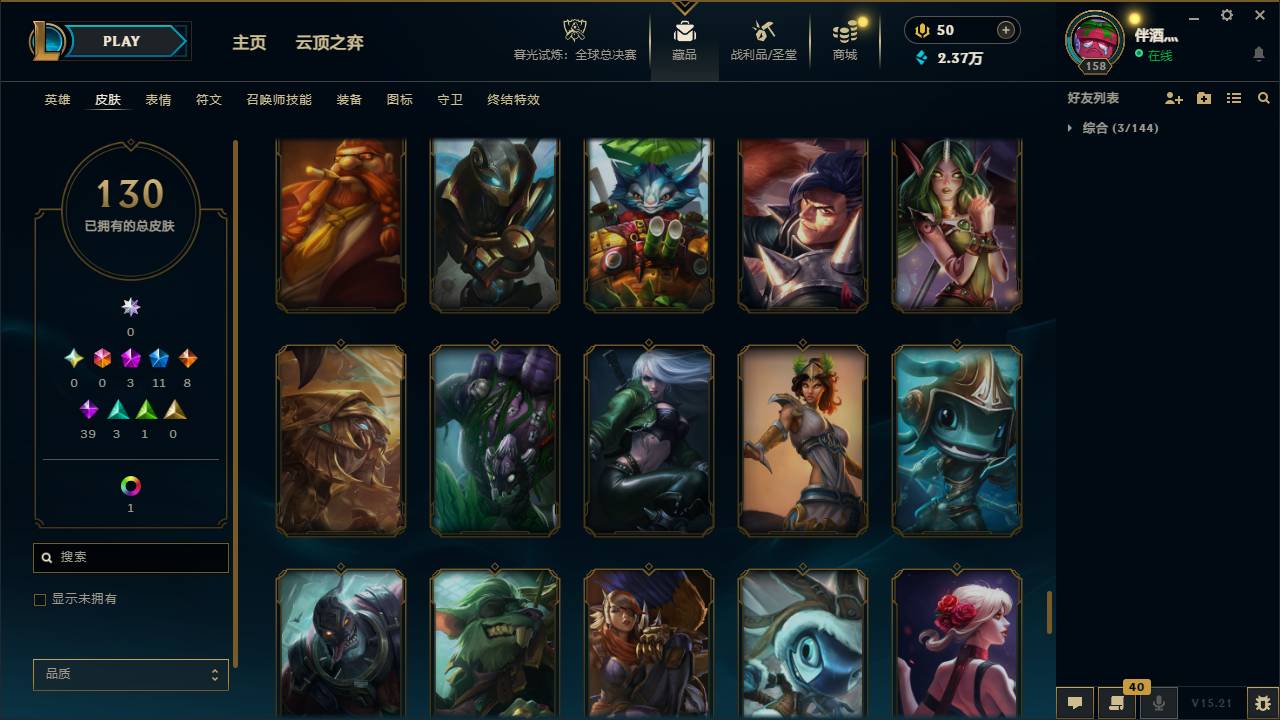1280x720 pixels.
Task: Click the PLAY button
Action: coord(121,41)
